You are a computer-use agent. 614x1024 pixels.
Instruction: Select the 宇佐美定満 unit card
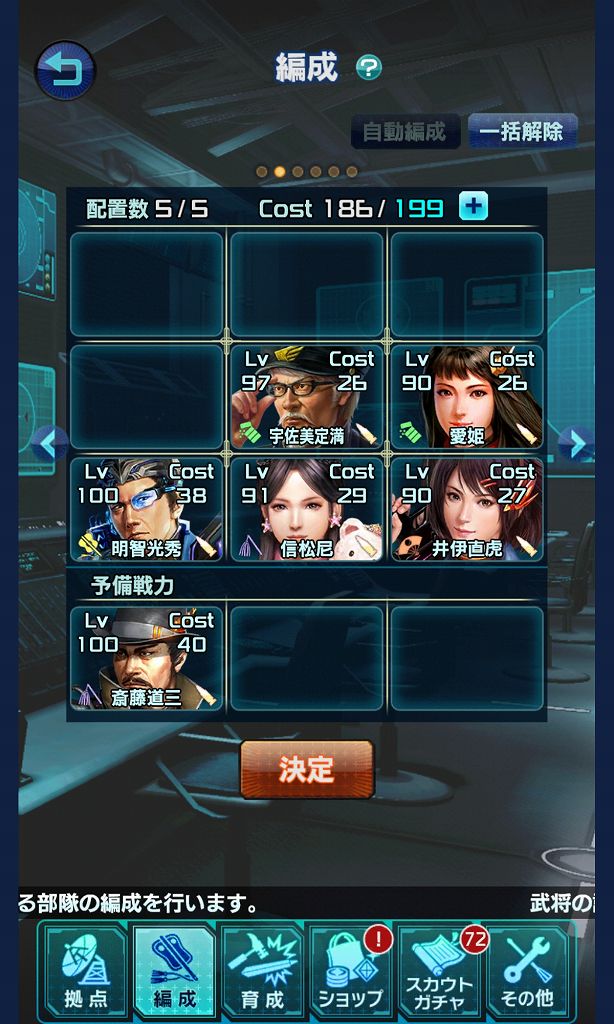tap(307, 396)
